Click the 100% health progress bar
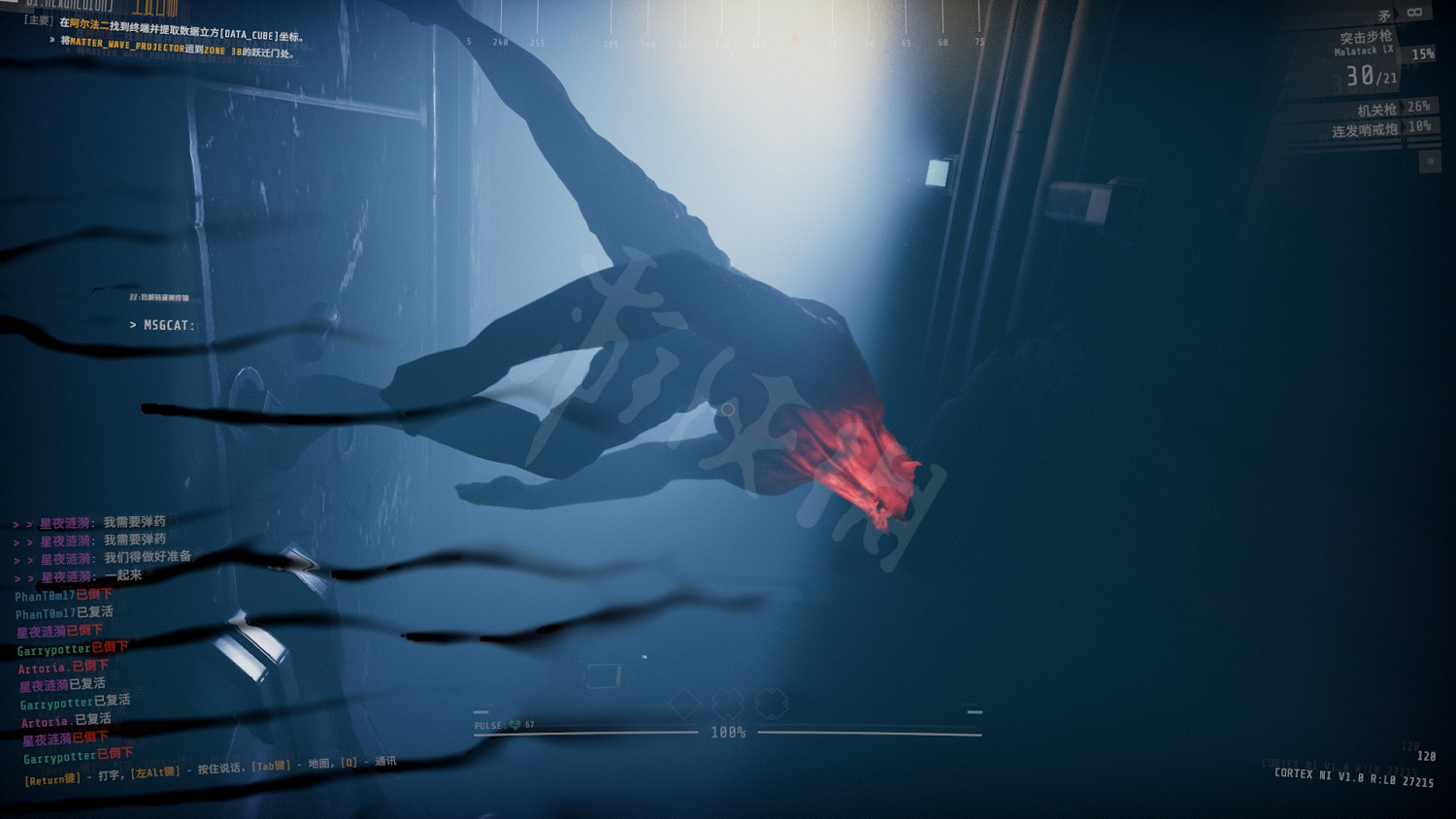1456x819 pixels. 728,734
